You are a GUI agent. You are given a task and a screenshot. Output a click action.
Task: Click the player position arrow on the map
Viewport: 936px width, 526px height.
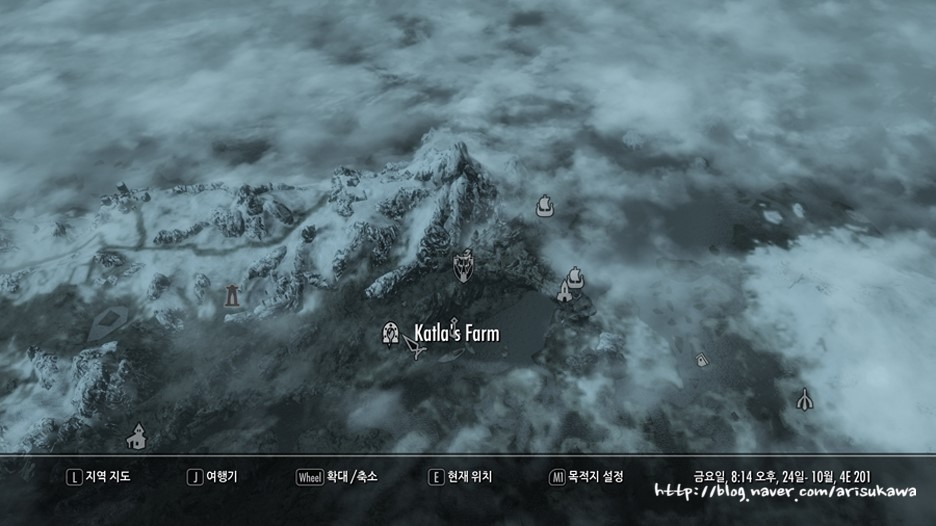tap(417, 346)
